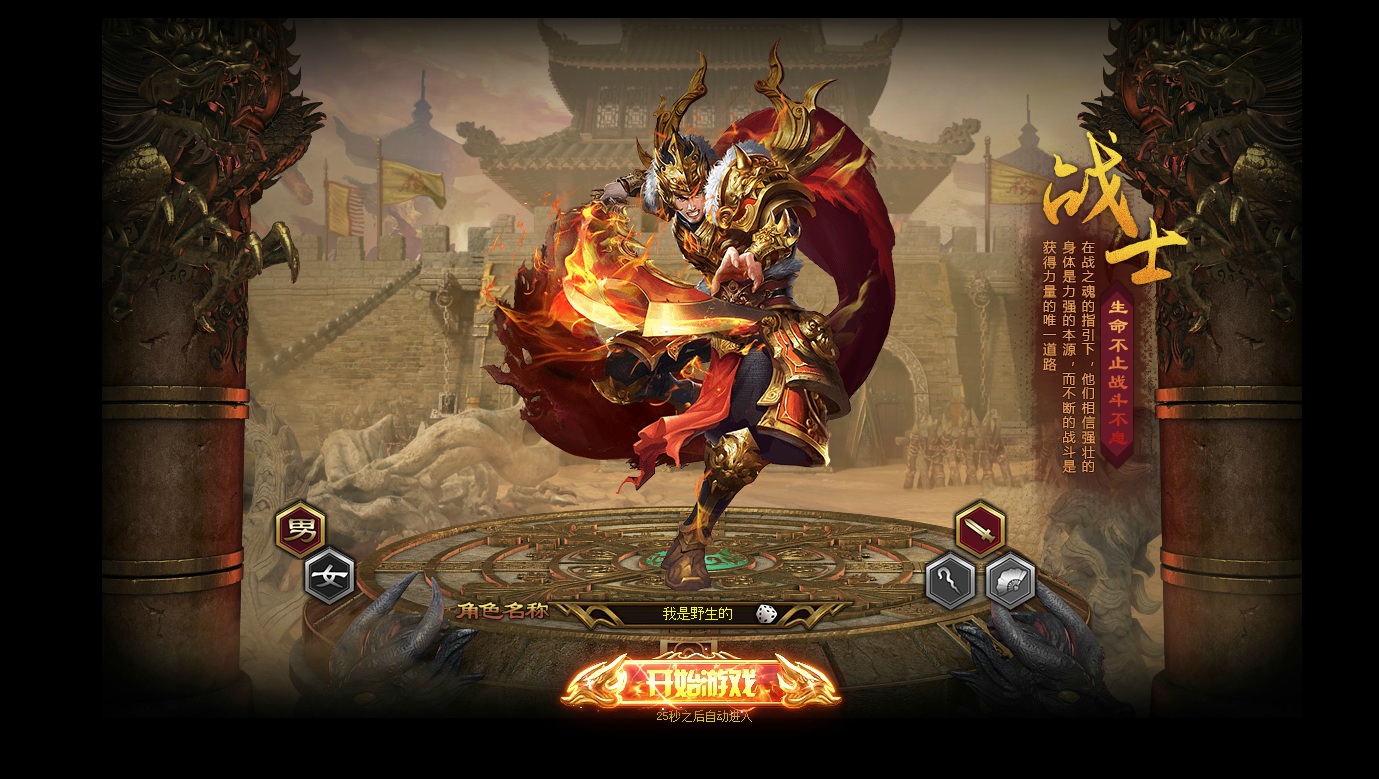The image size is (1379, 779).
Task: Select the male gender (男) hexagon
Action: (300, 530)
